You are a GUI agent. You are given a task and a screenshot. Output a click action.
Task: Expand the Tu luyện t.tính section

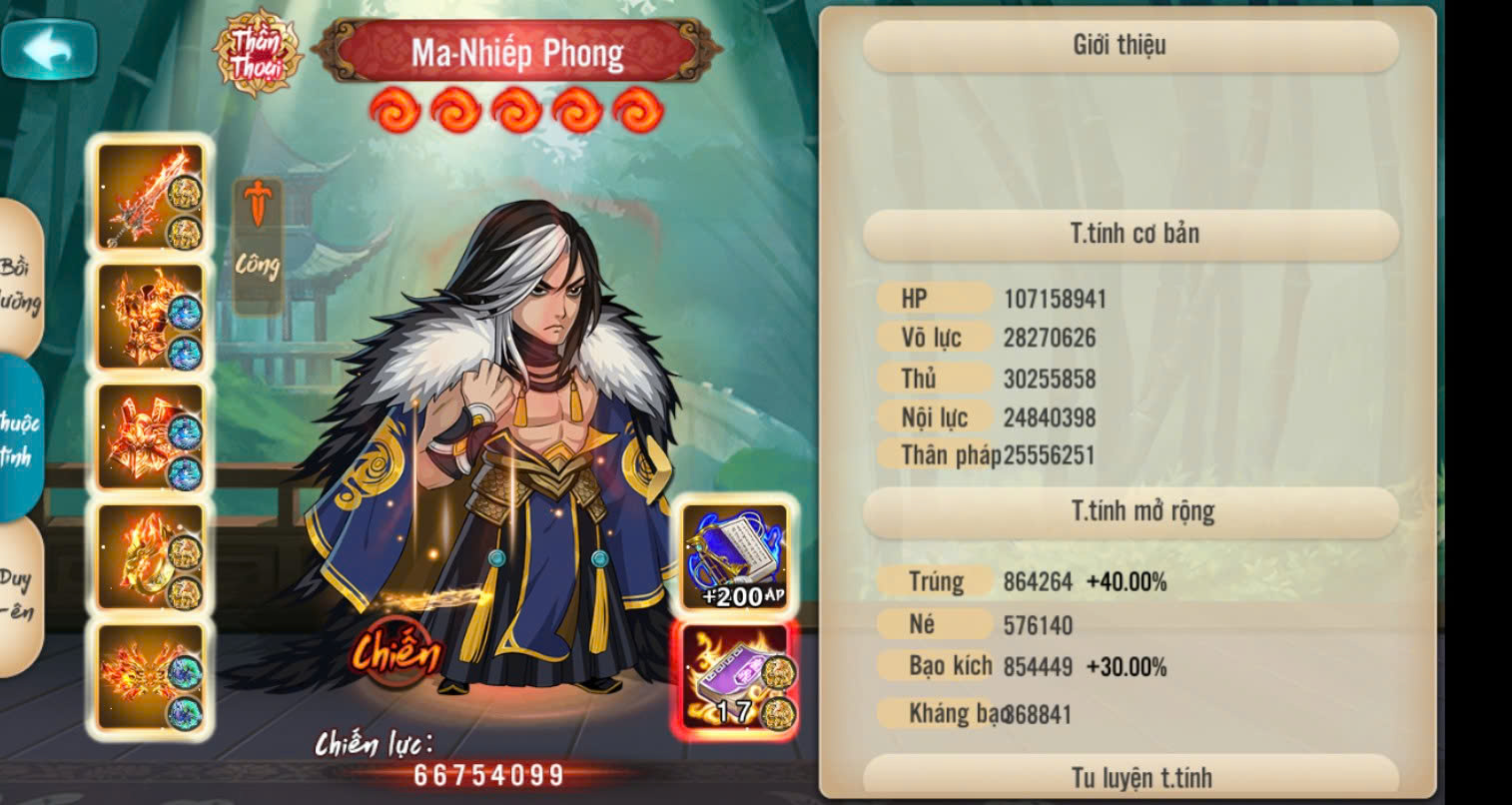coord(1130,777)
